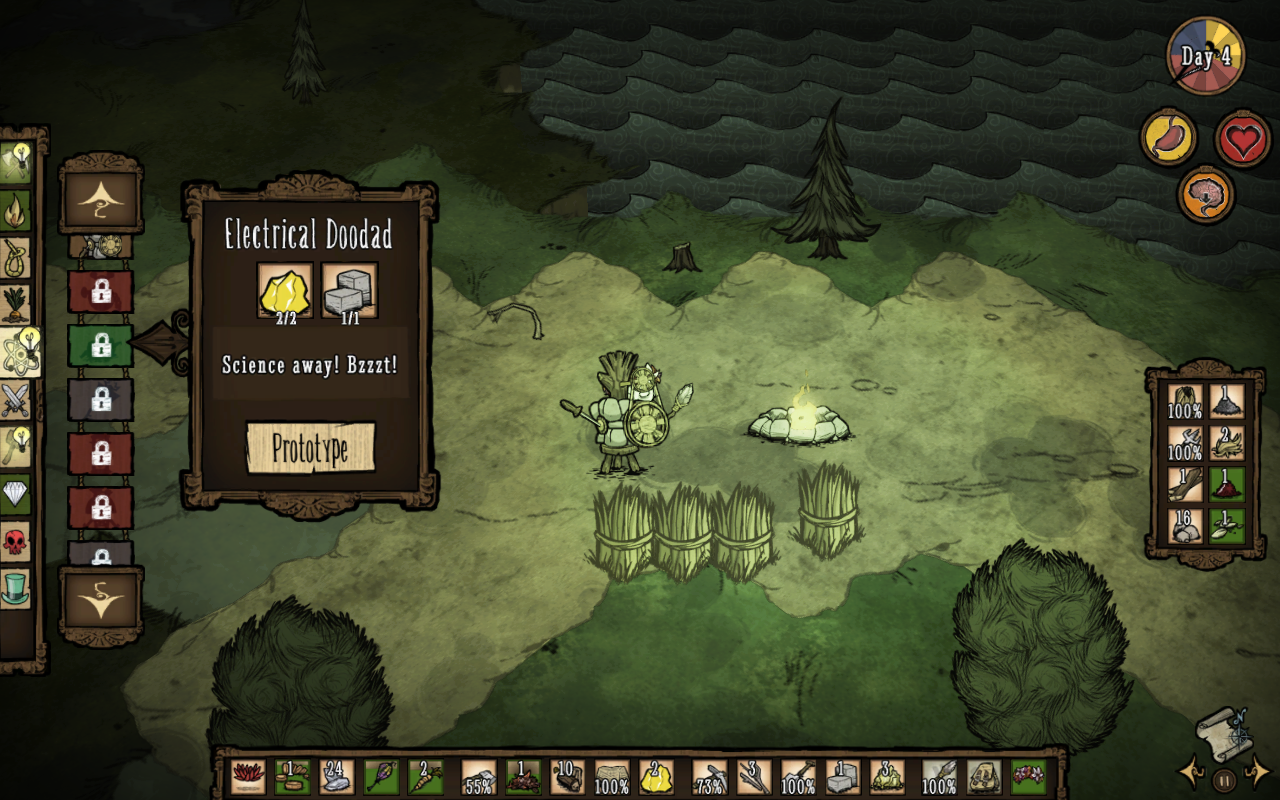Viewport: 1280px width, 800px height.
Task: Open the map scroll icon
Action: point(1223,729)
